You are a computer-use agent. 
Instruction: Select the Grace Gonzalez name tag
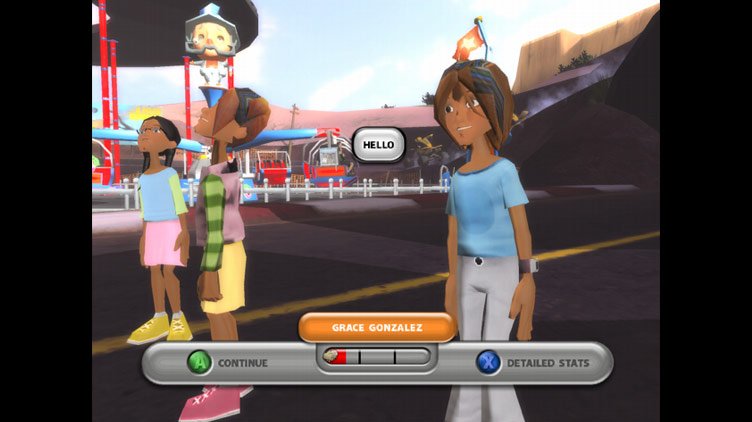point(377,327)
